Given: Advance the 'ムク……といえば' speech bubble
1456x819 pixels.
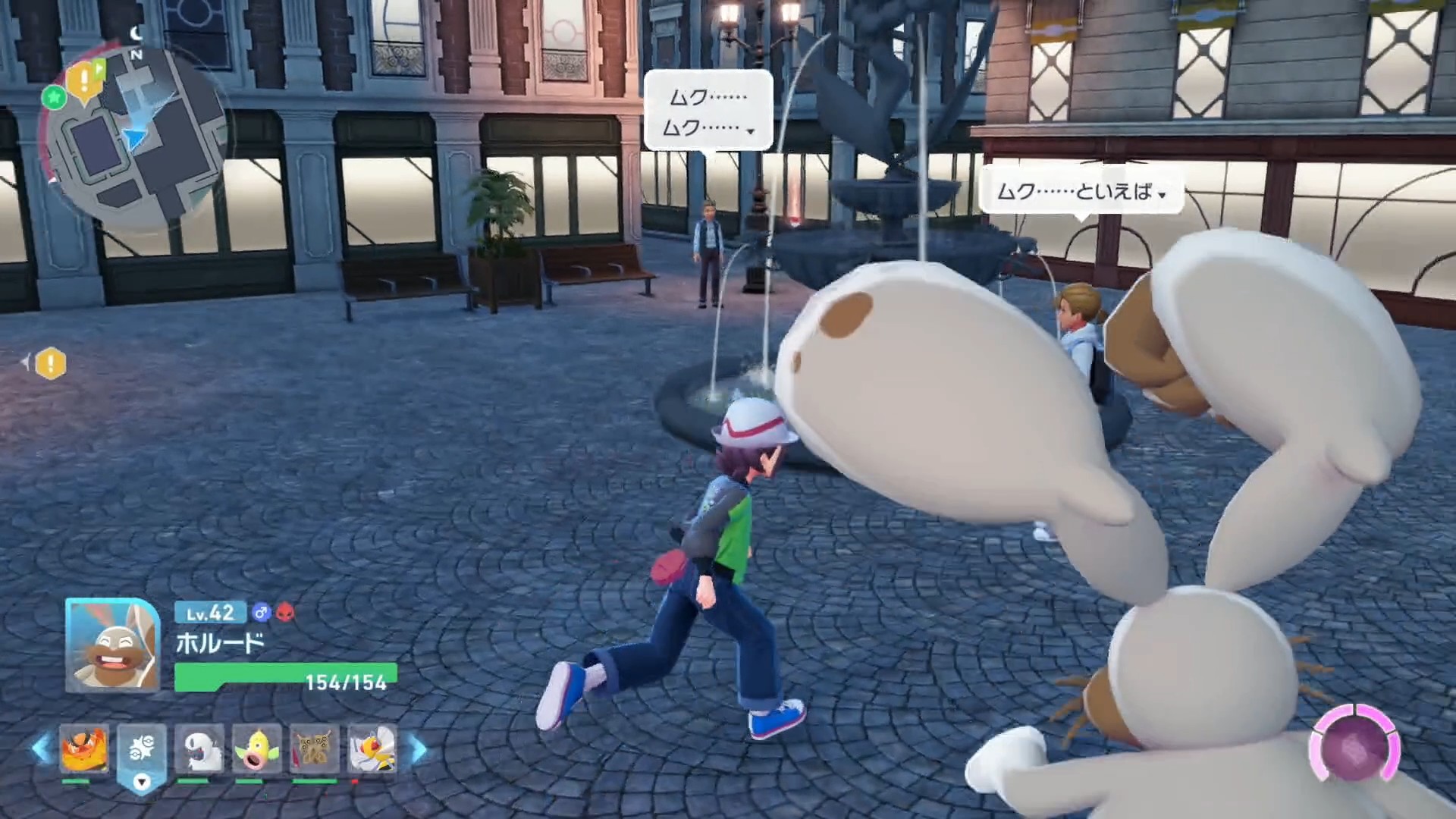Looking at the screenshot, I should (1081, 192).
